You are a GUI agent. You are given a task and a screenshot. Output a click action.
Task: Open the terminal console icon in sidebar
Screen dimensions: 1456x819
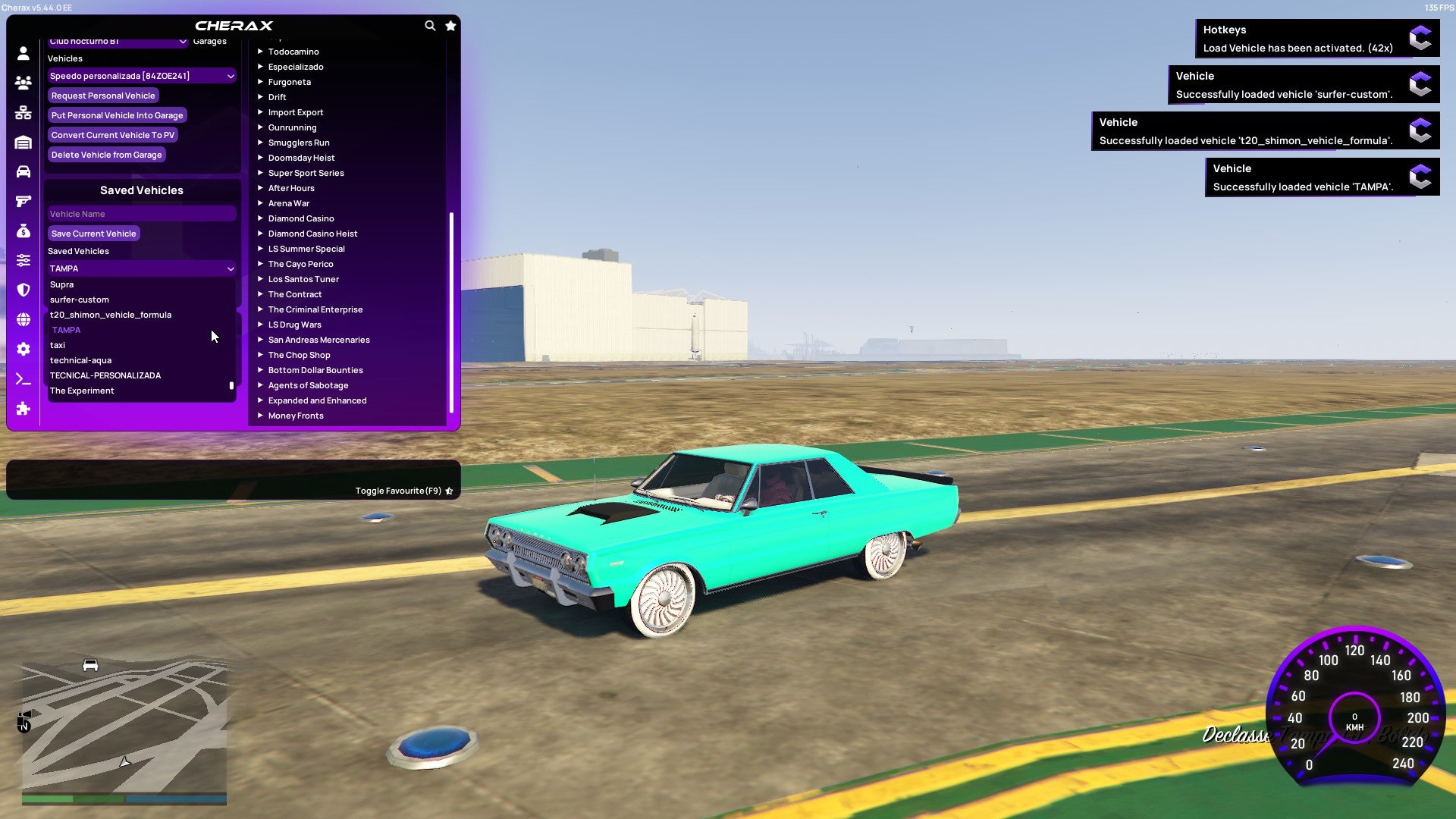tap(23, 379)
